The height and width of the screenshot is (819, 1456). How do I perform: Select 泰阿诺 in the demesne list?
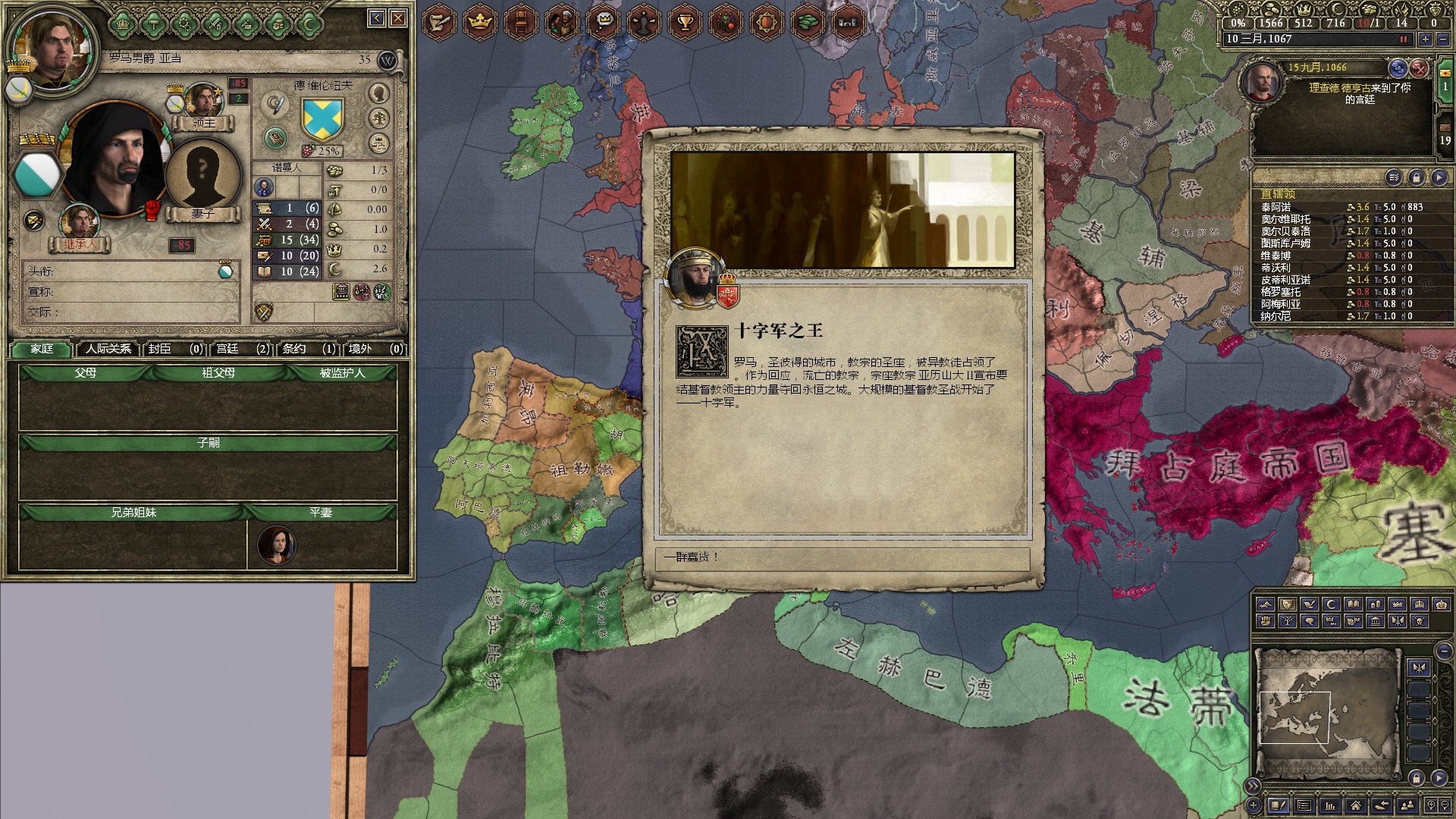pos(1276,207)
